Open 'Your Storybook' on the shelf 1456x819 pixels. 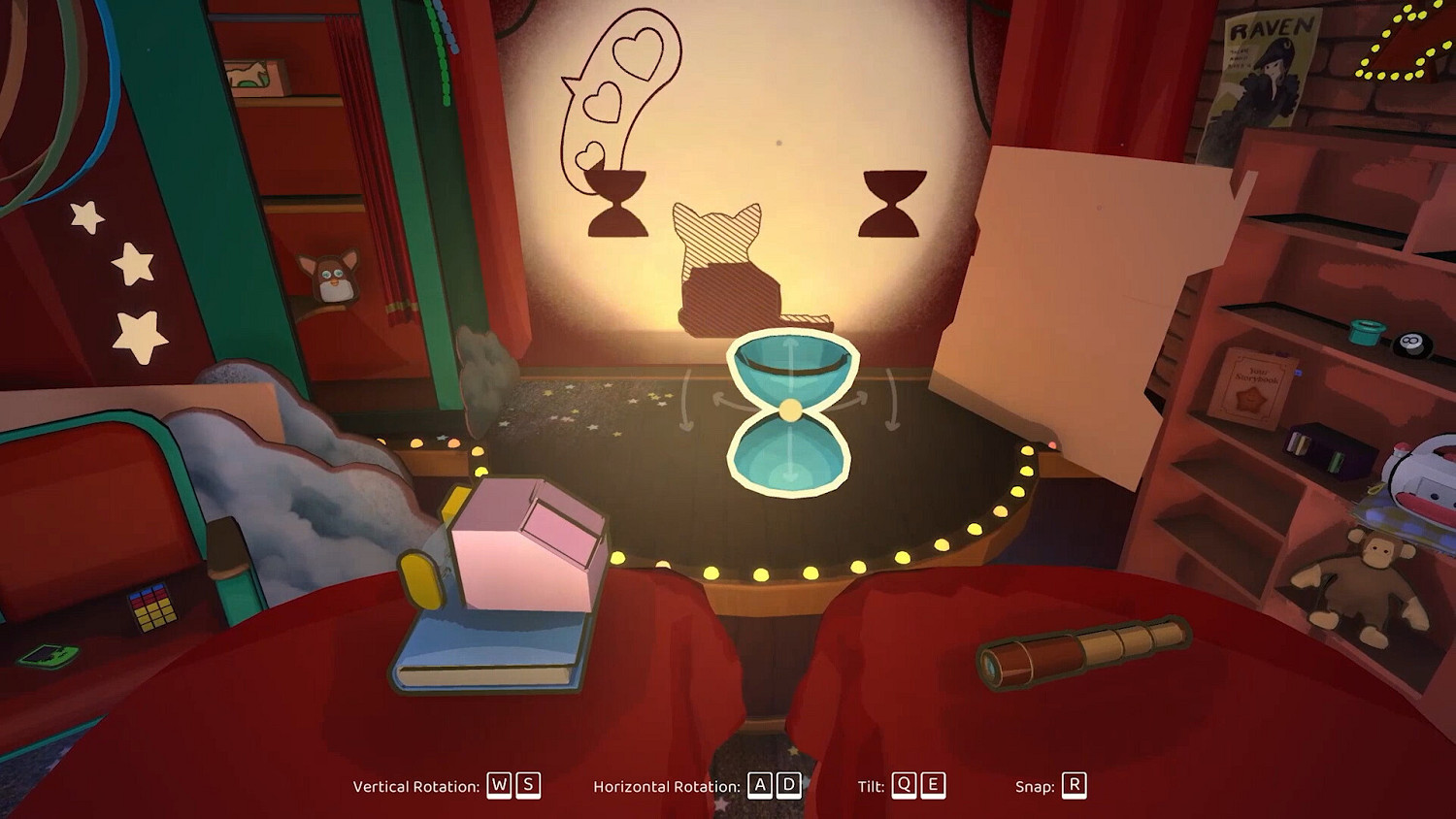[x=1262, y=378]
